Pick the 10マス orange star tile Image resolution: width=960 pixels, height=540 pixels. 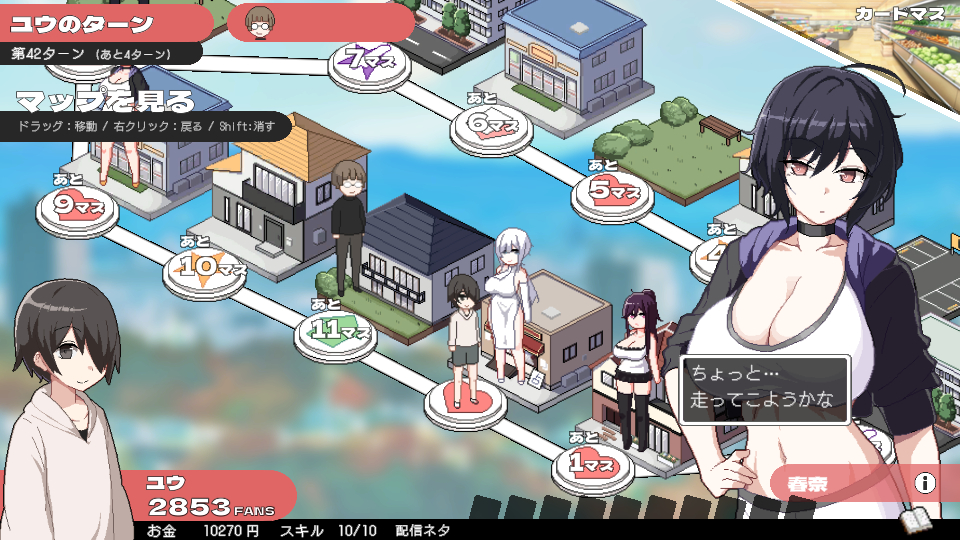[x=205, y=268]
